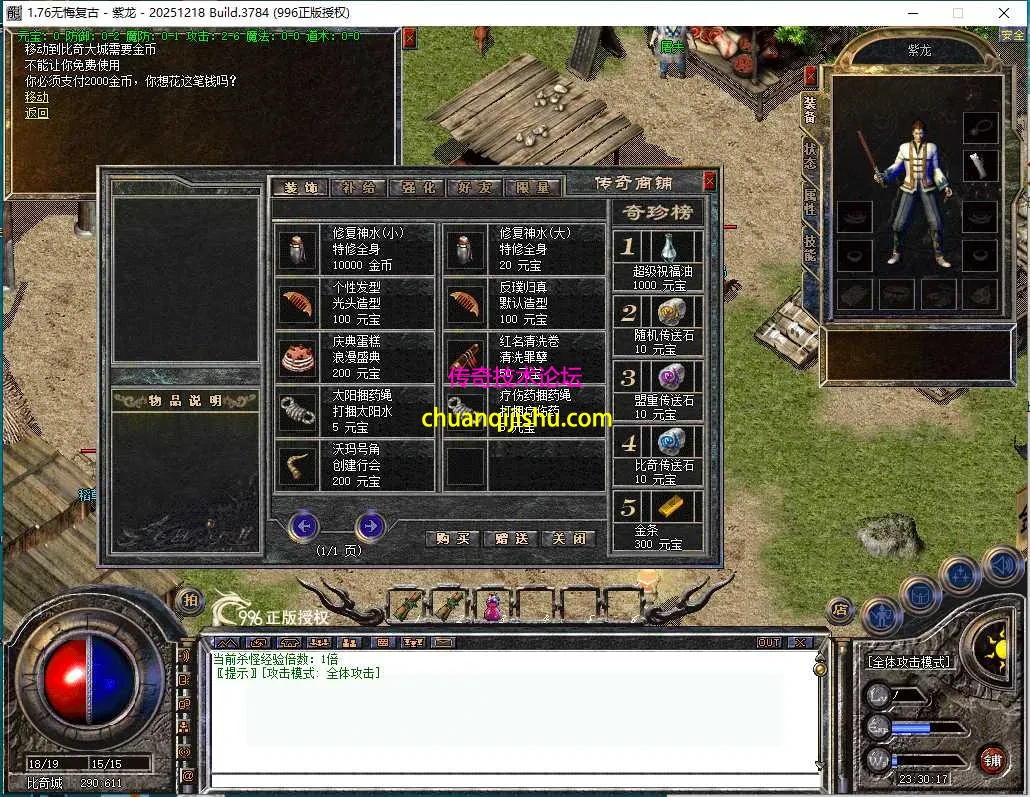Click the round 铺 shop button
The image size is (1030, 797).
coord(992,762)
